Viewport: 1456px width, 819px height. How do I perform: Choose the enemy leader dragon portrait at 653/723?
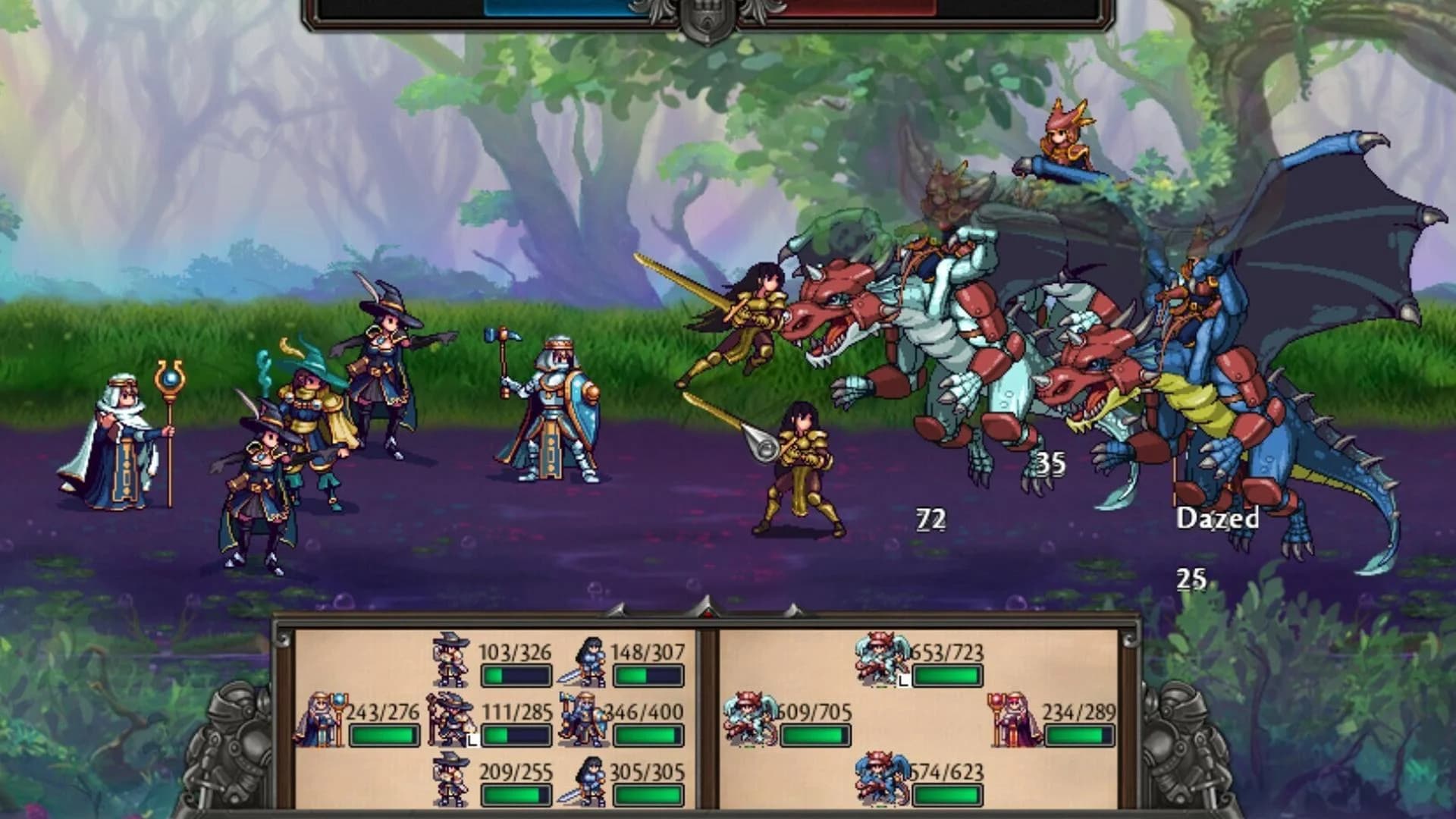[x=882, y=660]
